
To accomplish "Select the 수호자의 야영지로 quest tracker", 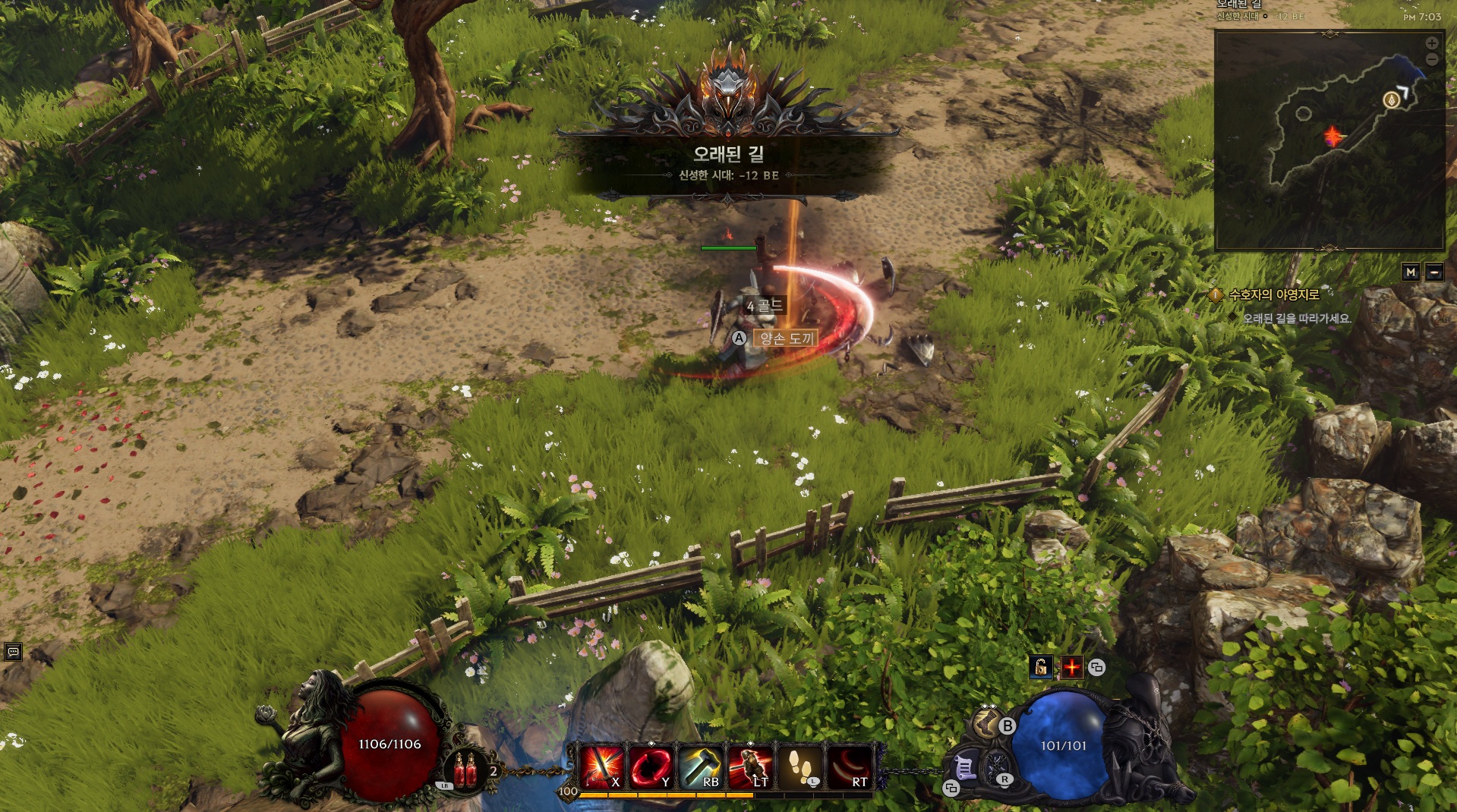I will coord(1273,294).
